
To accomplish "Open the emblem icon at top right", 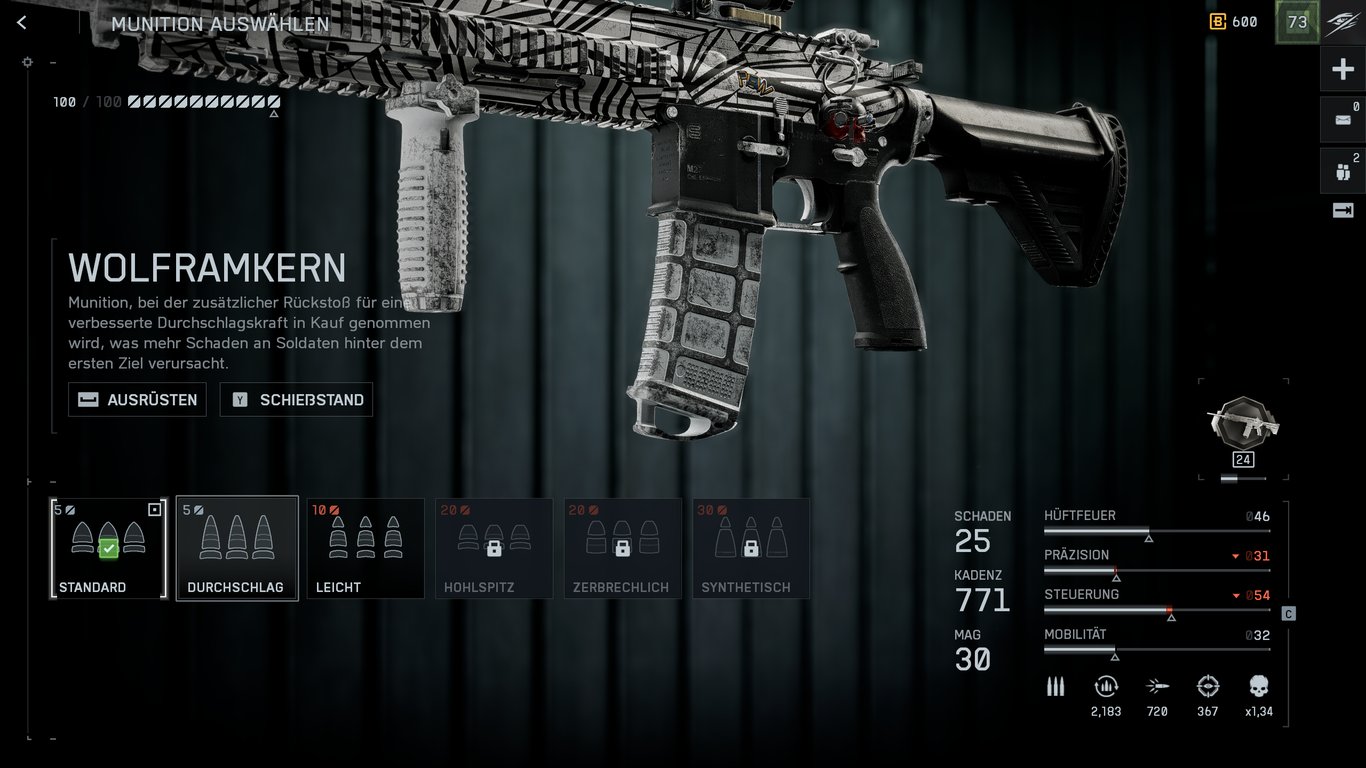I will (x=1342, y=22).
